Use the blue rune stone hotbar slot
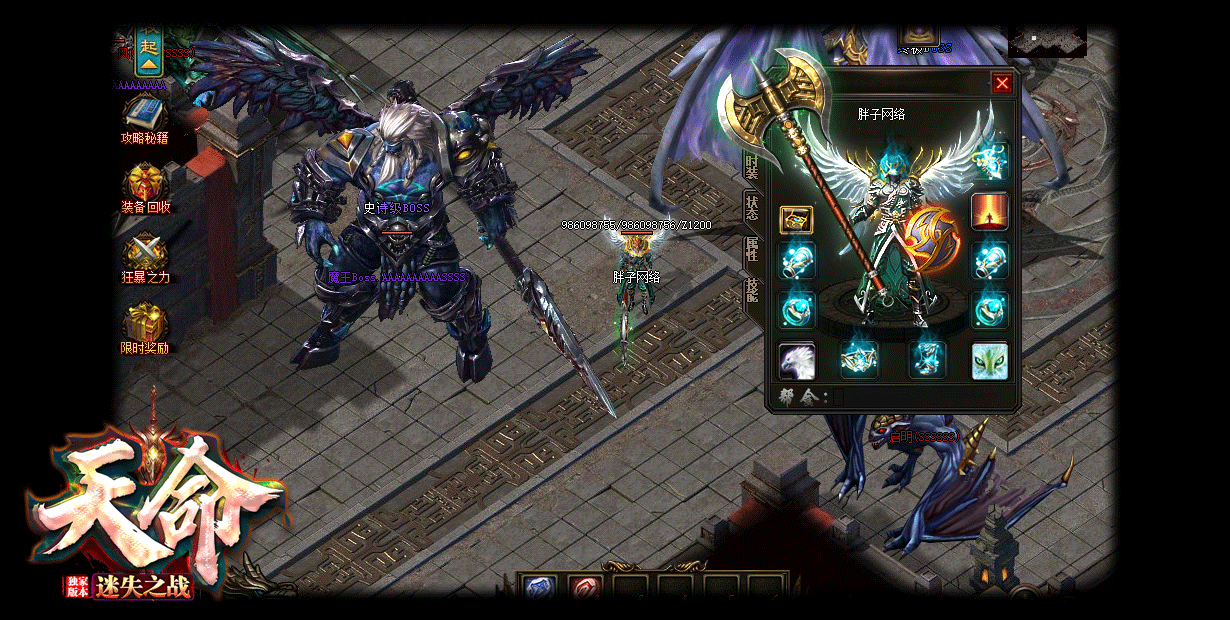This screenshot has height=620, width=1230. click(540, 588)
